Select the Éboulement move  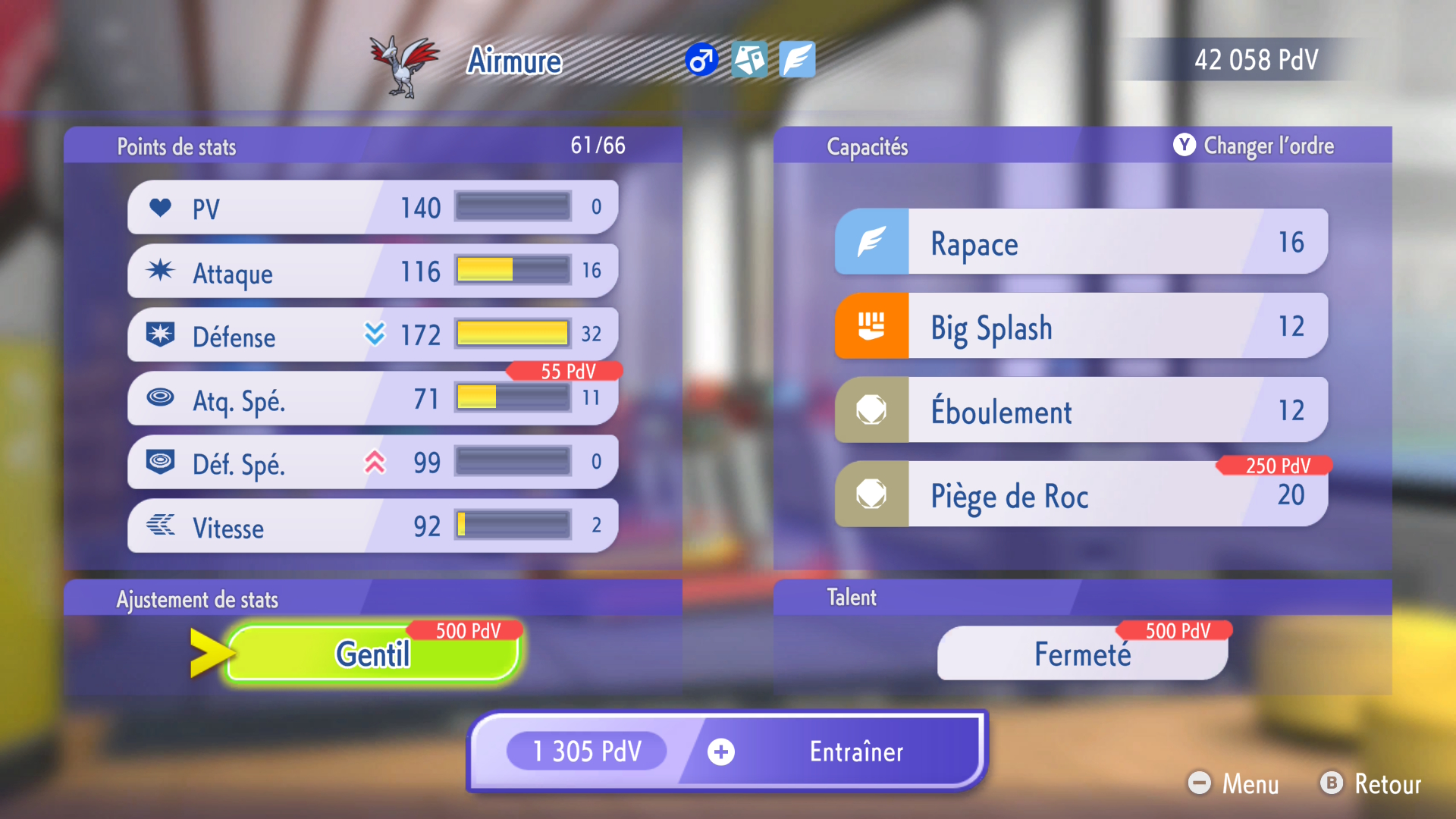point(1081,410)
